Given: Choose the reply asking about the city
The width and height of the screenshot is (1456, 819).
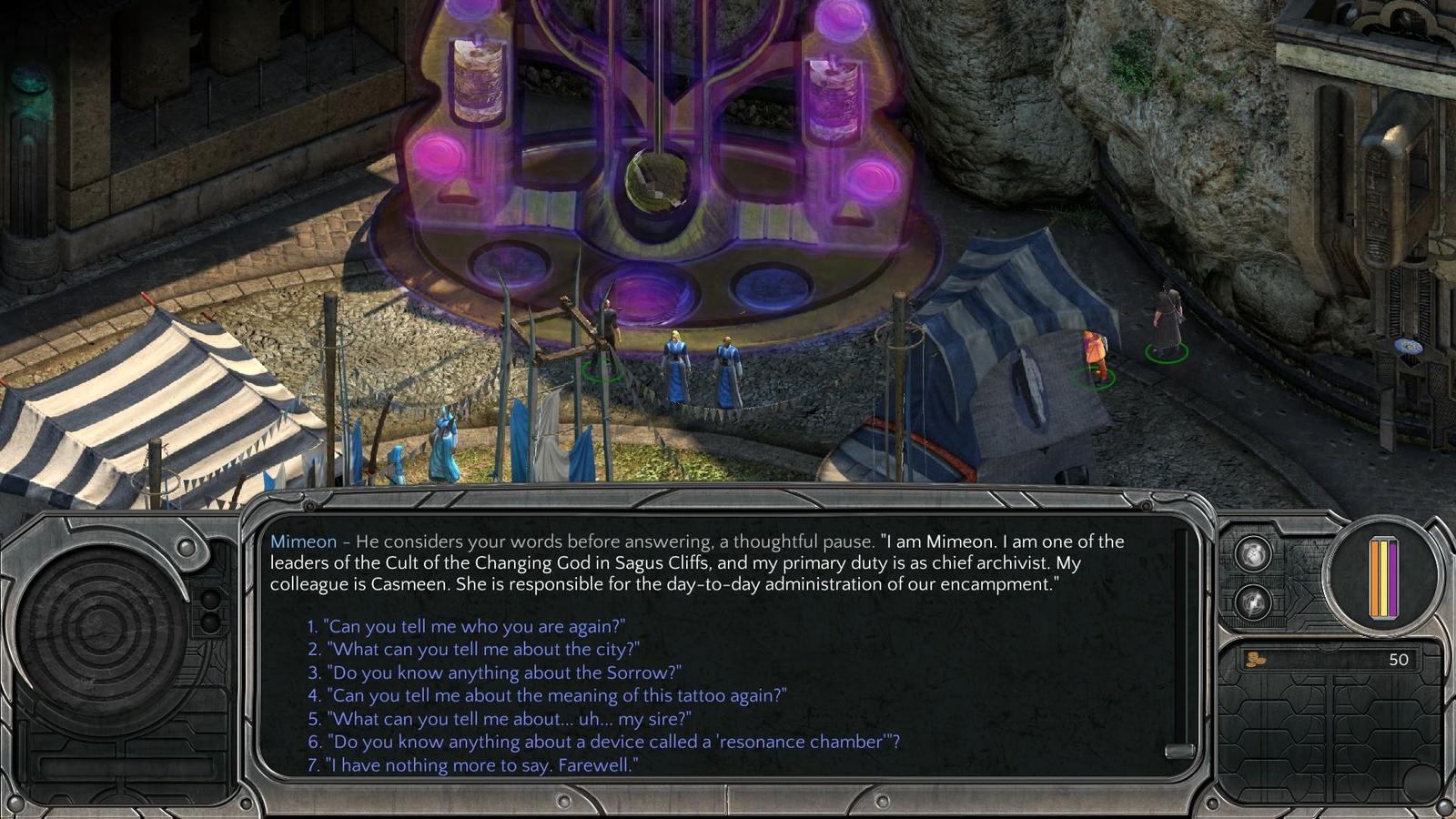Looking at the screenshot, I should pos(482,649).
